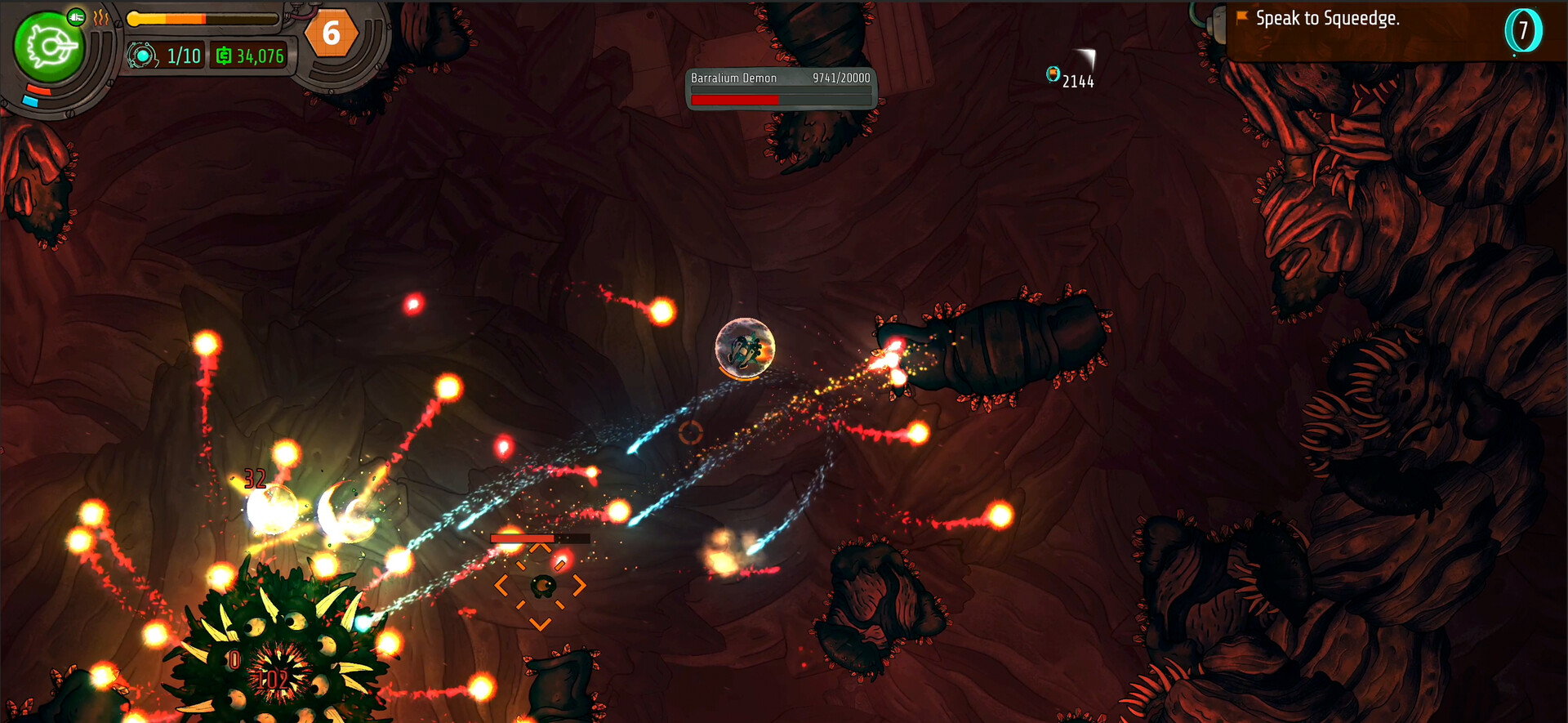Image resolution: width=1568 pixels, height=723 pixels.
Task: Click the cyan ring numbered 7
Action: click(1522, 31)
